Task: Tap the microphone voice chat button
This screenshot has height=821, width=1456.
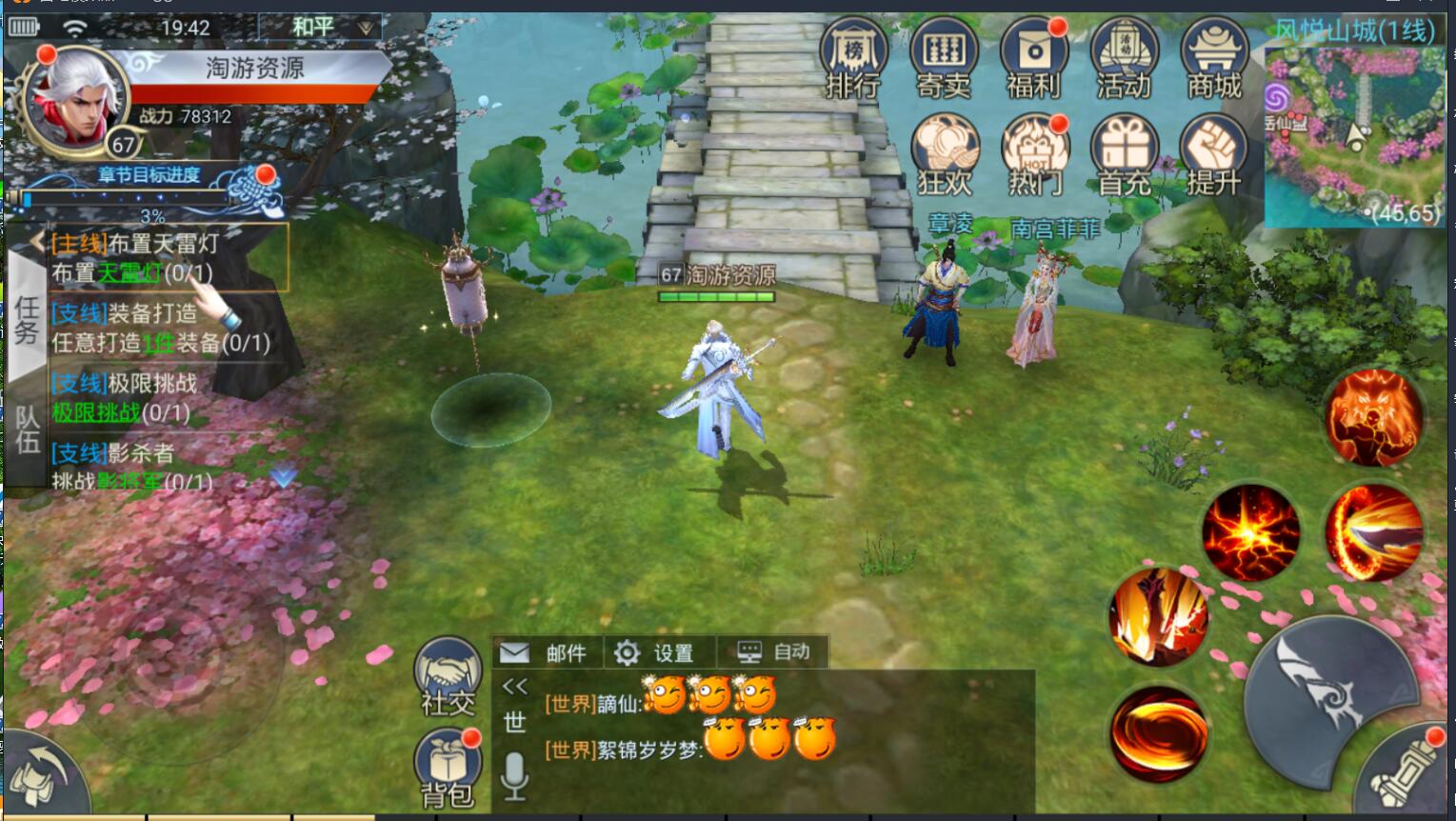Action: pos(514,776)
